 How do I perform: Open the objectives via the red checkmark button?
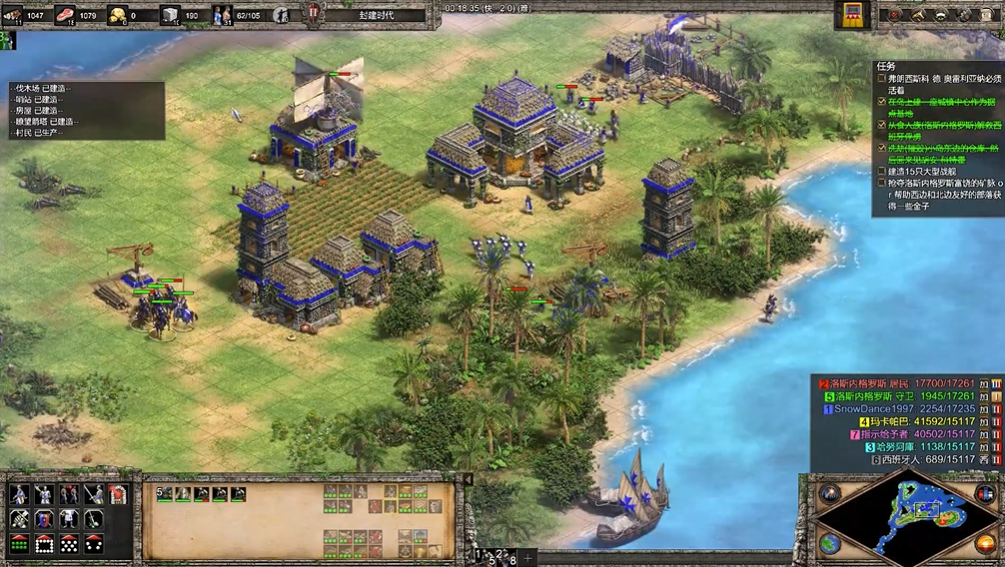pyautogui.click(x=895, y=15)
